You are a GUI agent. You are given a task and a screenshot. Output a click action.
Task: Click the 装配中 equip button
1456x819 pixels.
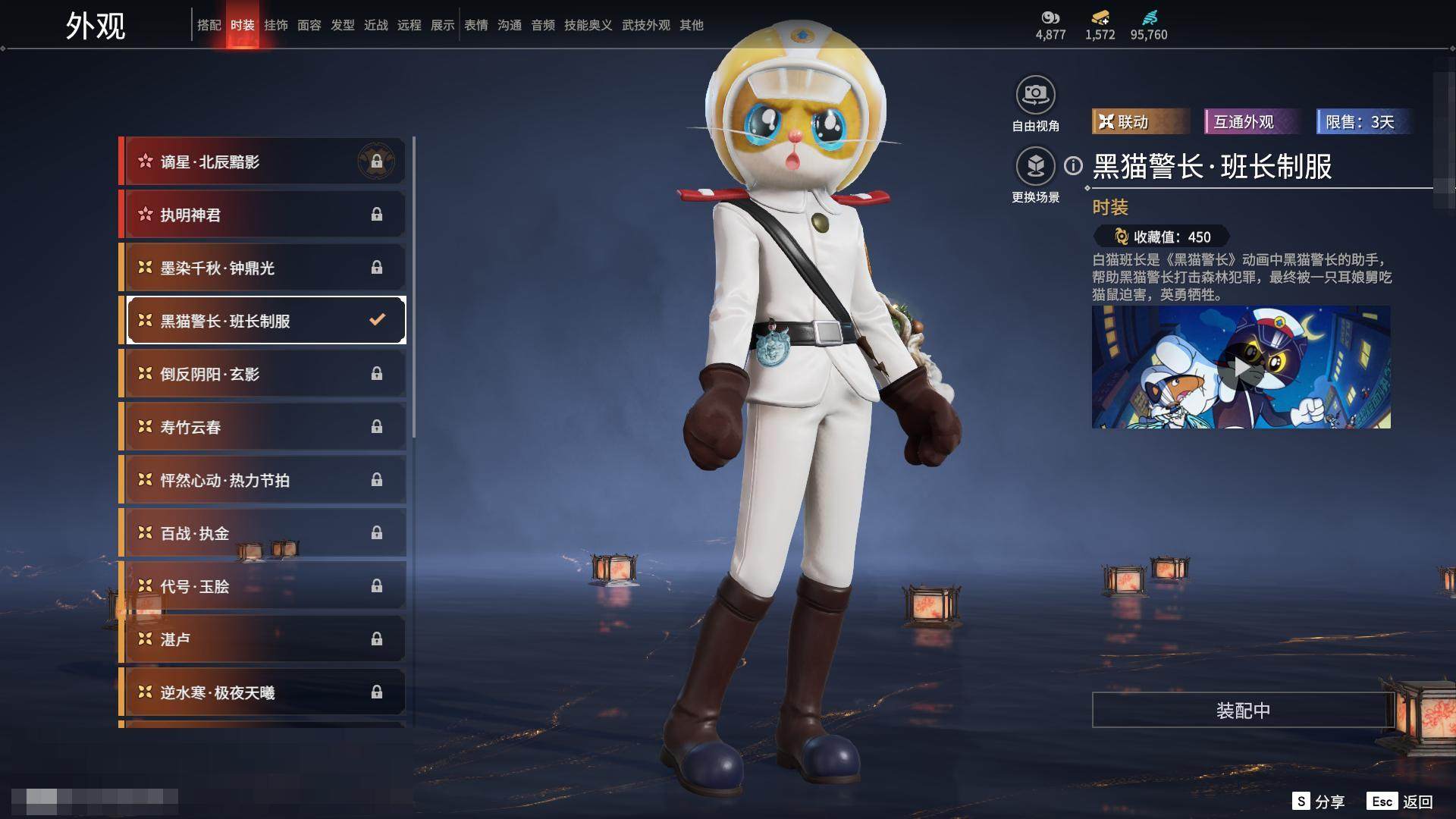(1243, 711)
